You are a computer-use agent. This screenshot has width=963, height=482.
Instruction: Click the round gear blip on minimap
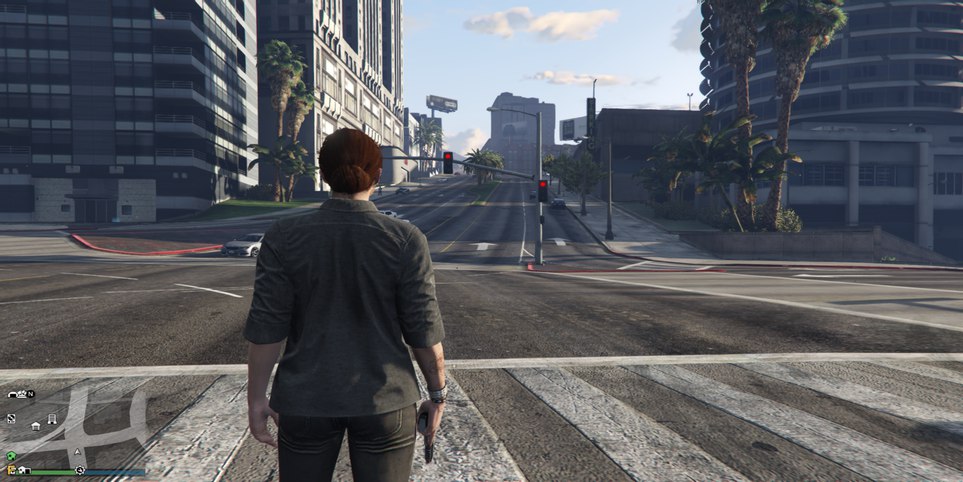80,470
